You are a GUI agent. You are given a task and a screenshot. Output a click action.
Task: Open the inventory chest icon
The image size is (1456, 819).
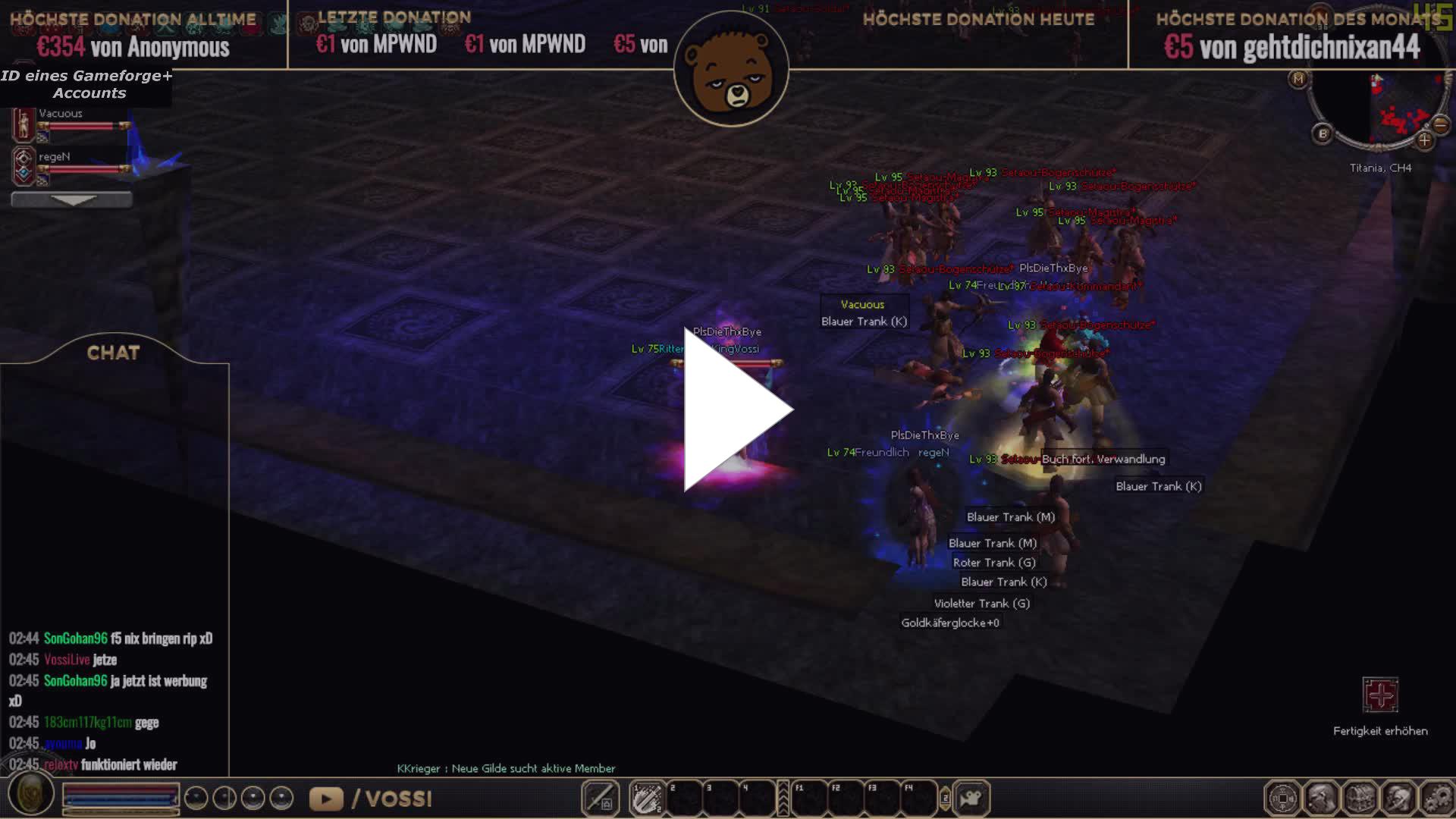point(1360,799)
